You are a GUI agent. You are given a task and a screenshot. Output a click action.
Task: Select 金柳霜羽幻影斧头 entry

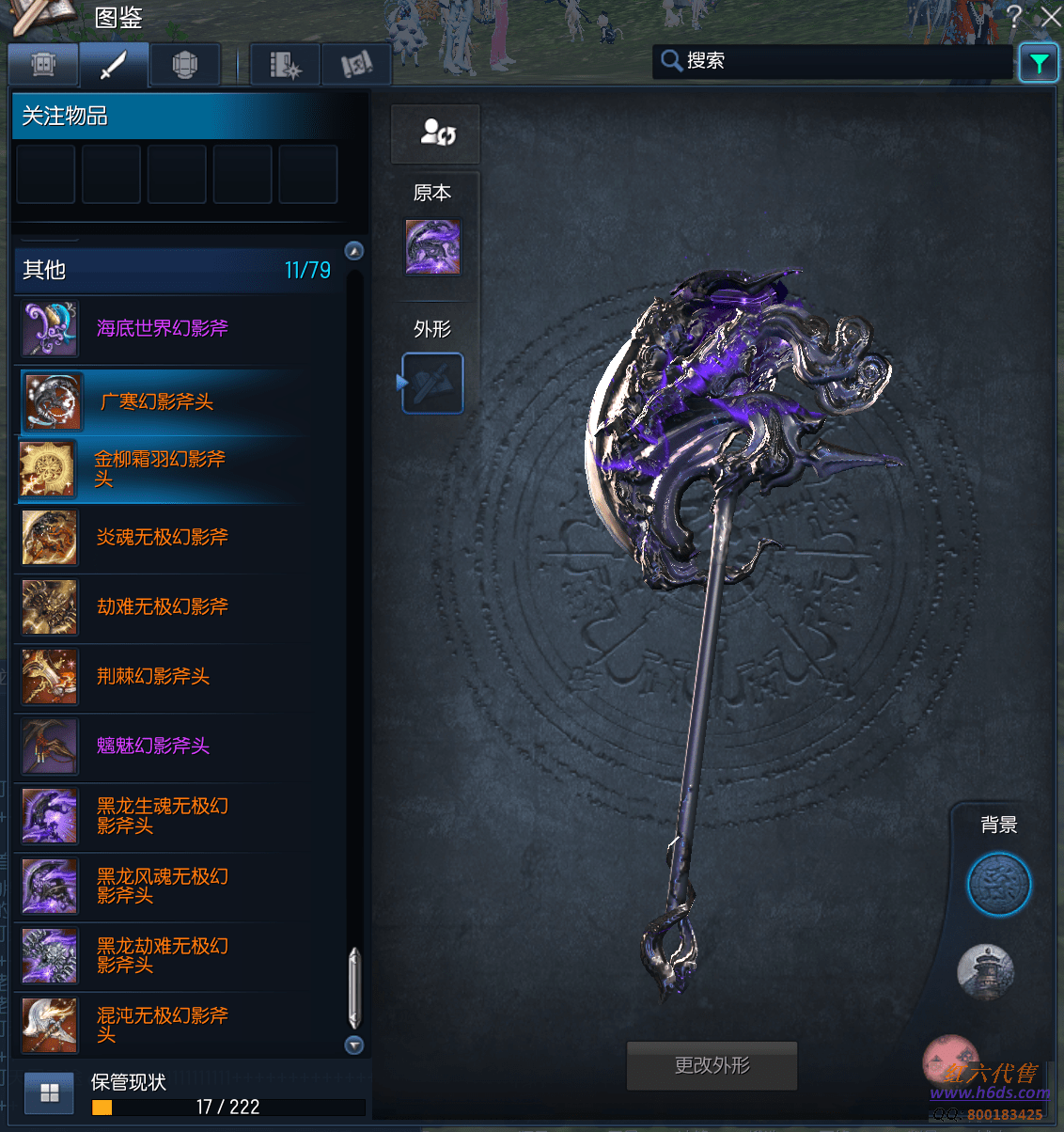[160, 469]
